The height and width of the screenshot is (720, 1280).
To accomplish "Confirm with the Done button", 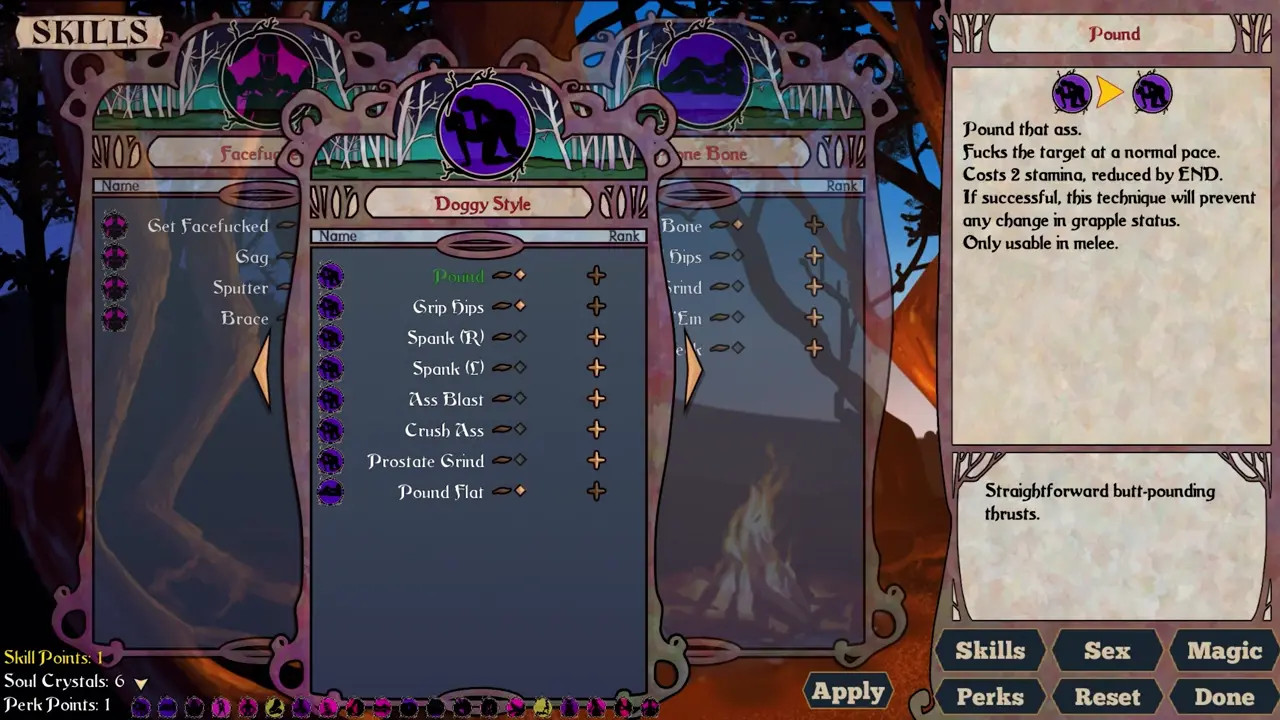I will [x=1224, y=697].
